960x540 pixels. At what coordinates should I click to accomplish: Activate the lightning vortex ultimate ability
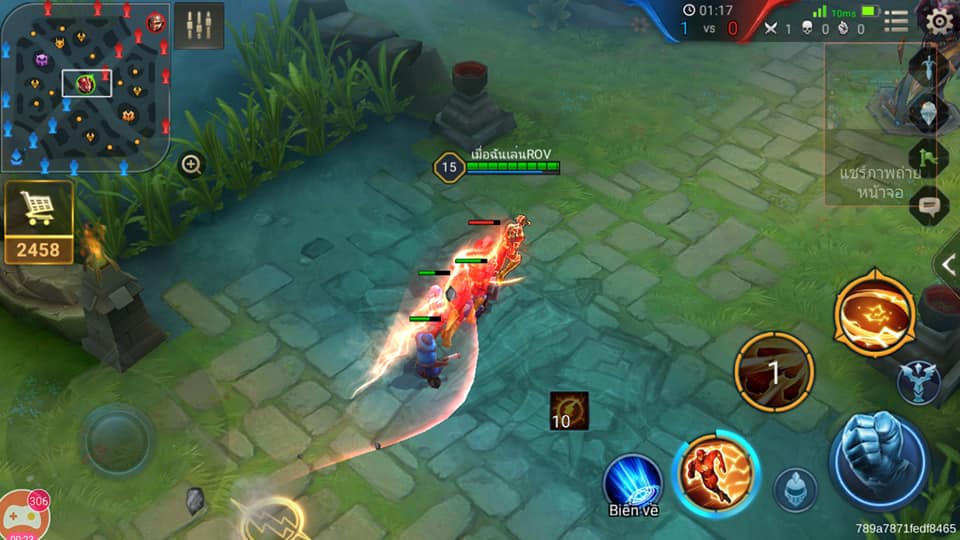point(874,313)
